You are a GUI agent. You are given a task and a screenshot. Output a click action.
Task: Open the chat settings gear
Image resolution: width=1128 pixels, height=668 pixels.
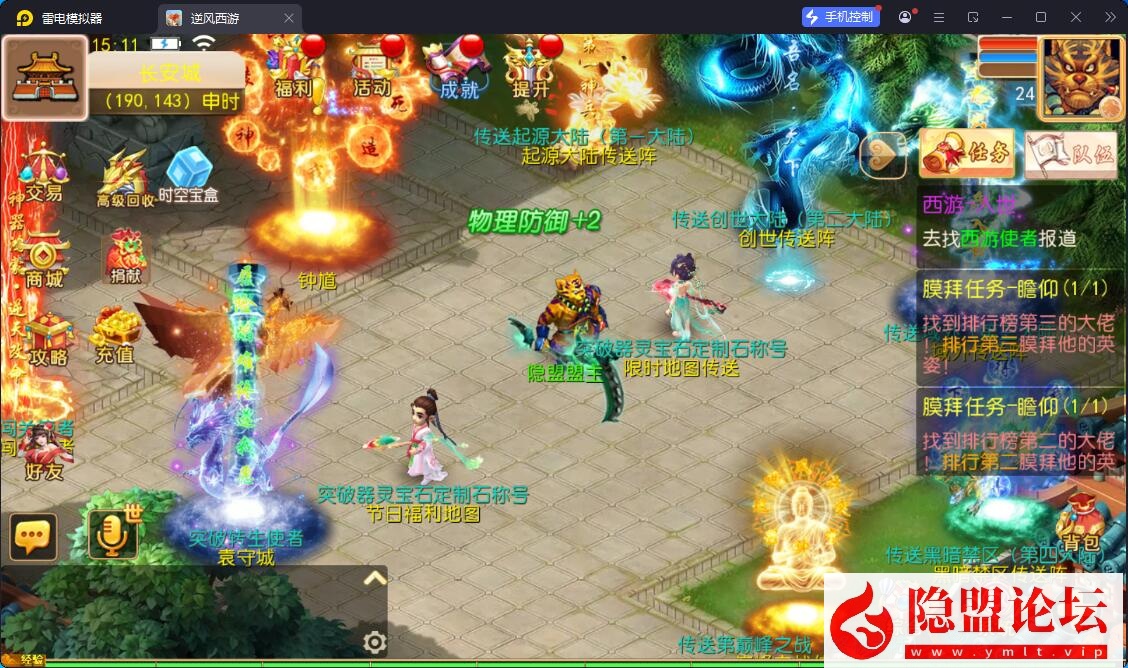point(375,642)
